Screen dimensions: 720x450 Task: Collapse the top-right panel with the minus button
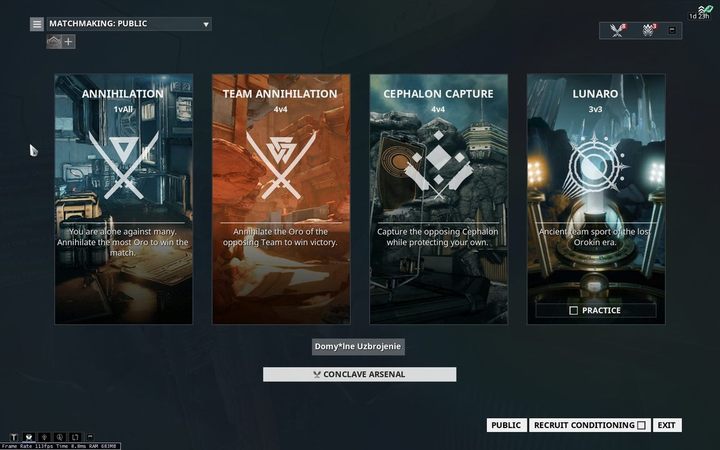click(672, 30)
